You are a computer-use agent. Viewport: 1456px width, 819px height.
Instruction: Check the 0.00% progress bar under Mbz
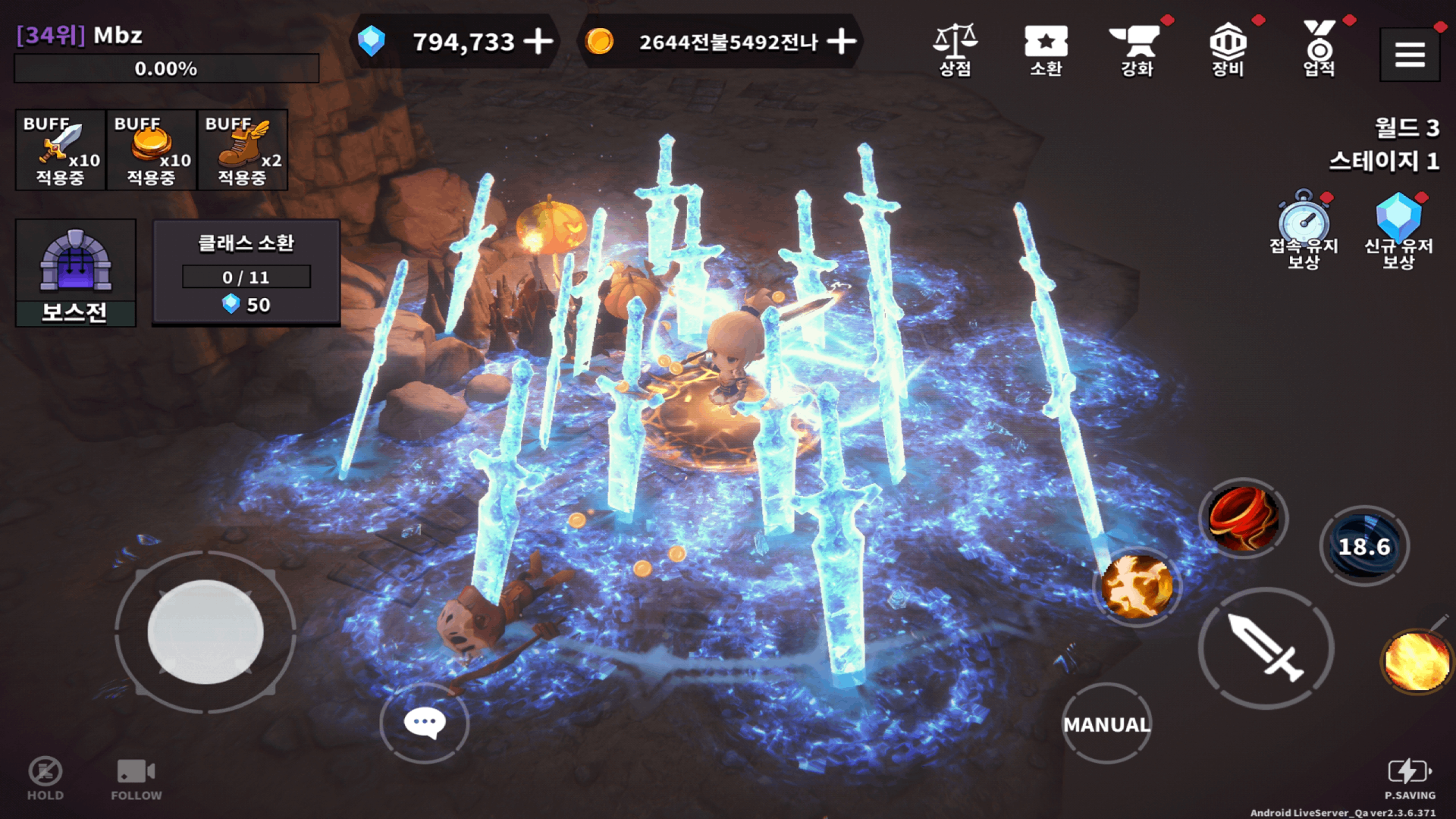167,69
